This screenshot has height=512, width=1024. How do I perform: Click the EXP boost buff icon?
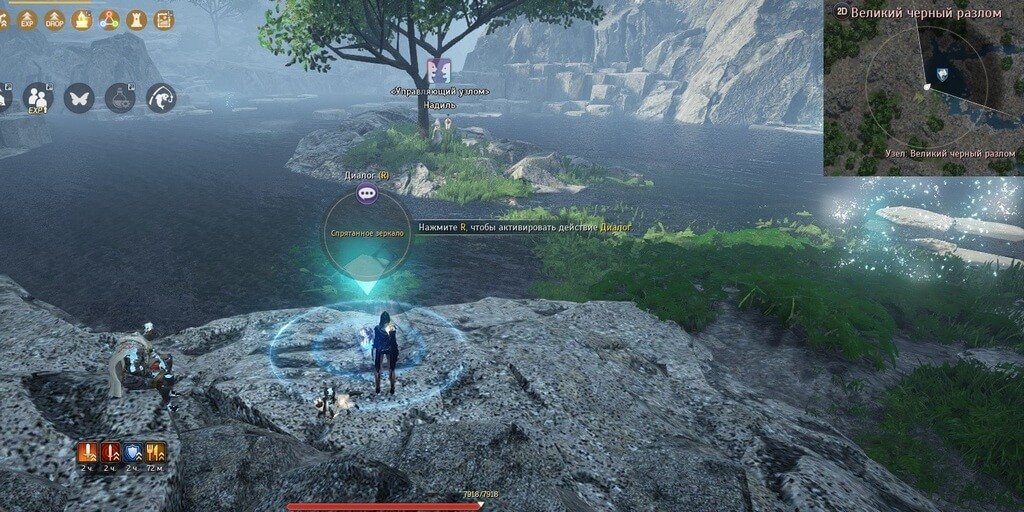27,20
